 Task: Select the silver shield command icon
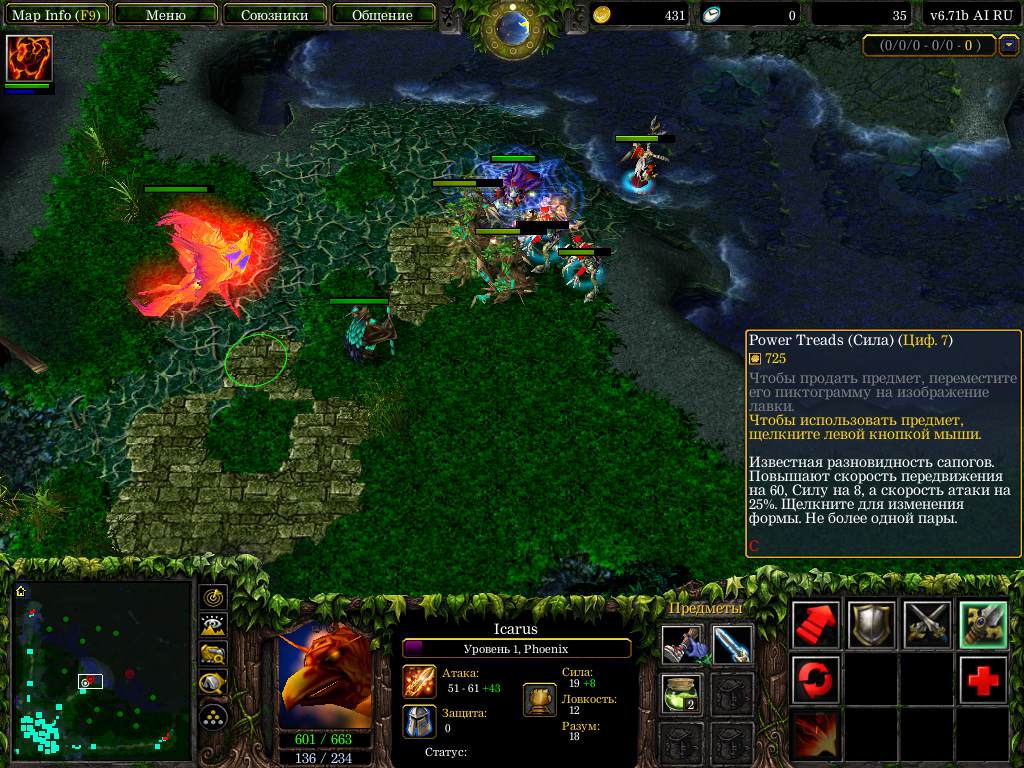click(x=871, y=625)
